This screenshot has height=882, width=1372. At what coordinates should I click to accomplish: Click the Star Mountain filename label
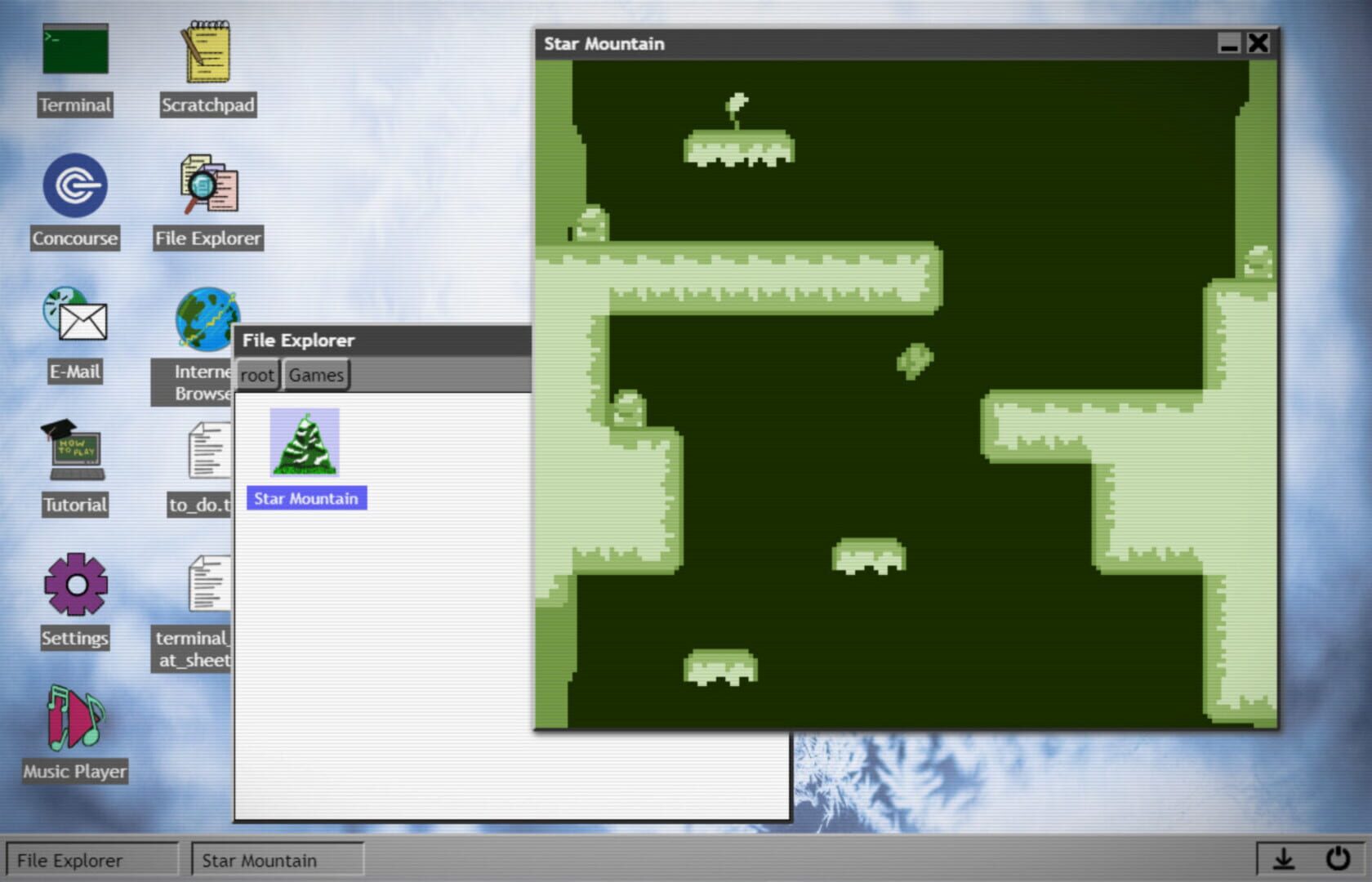coord(306,498)
